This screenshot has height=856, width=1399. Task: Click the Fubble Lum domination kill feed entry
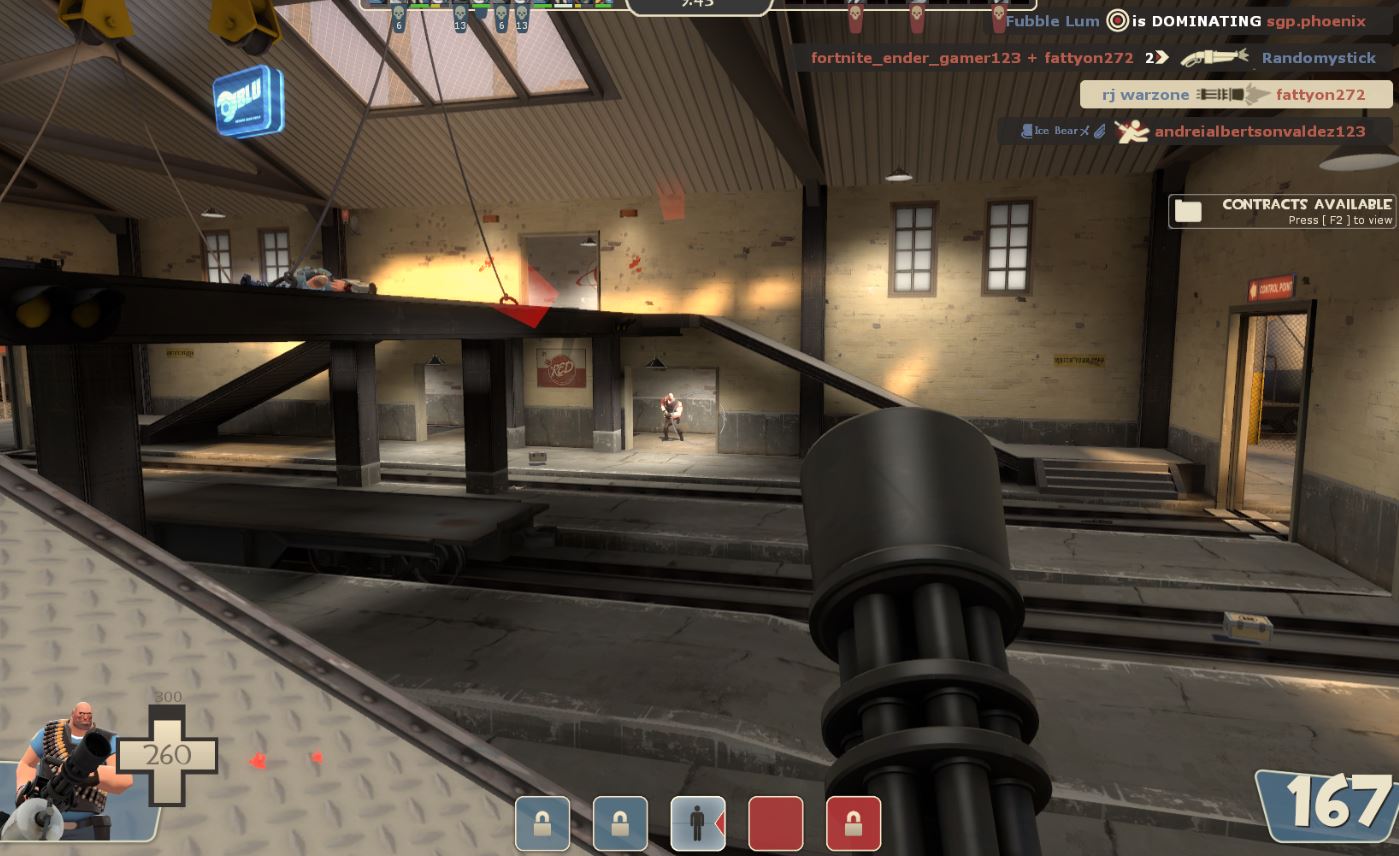1185,21
